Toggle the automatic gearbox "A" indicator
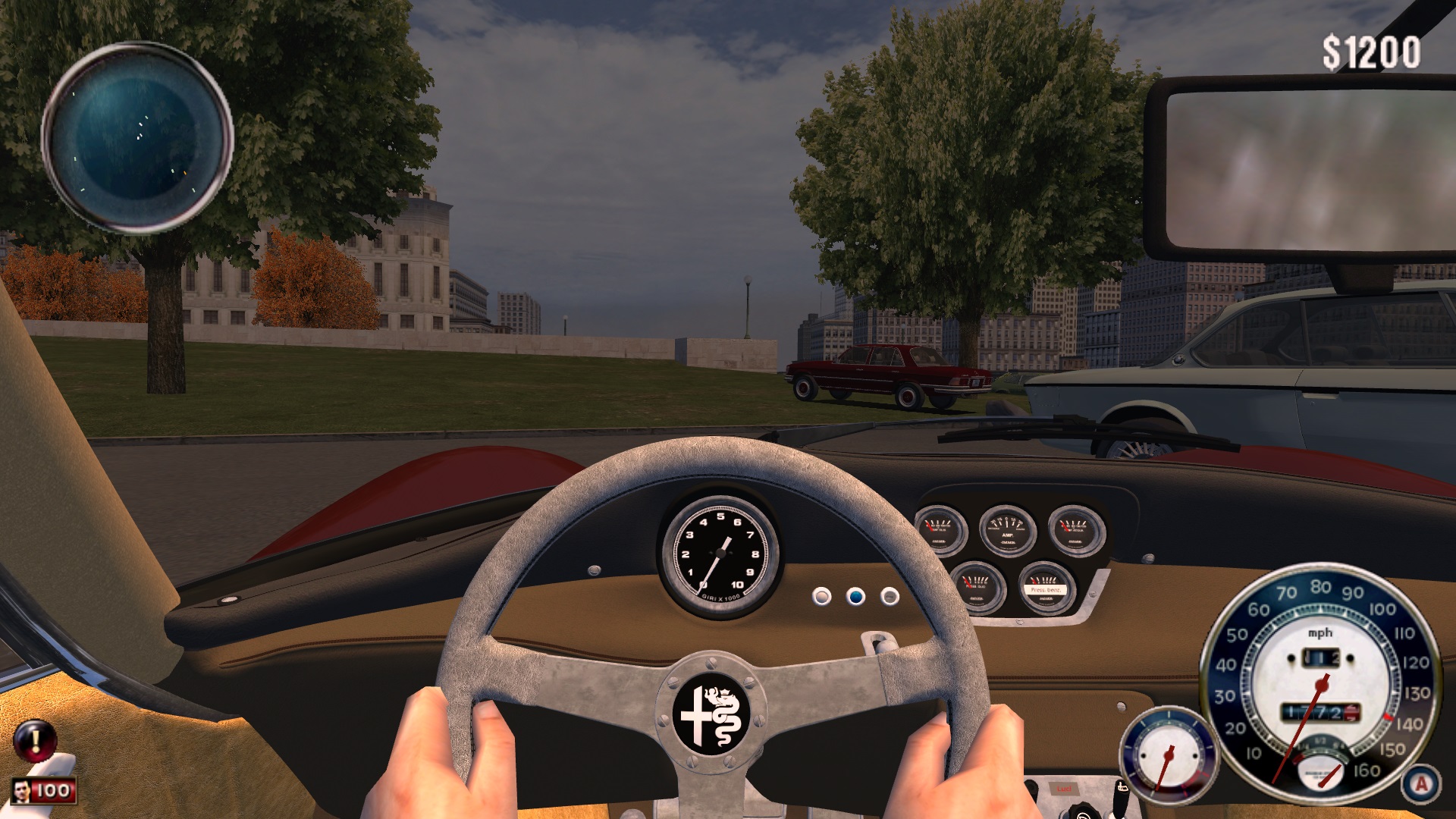Image resolution: width=1456 pixels, height=819 pixels. [1421, 783]
